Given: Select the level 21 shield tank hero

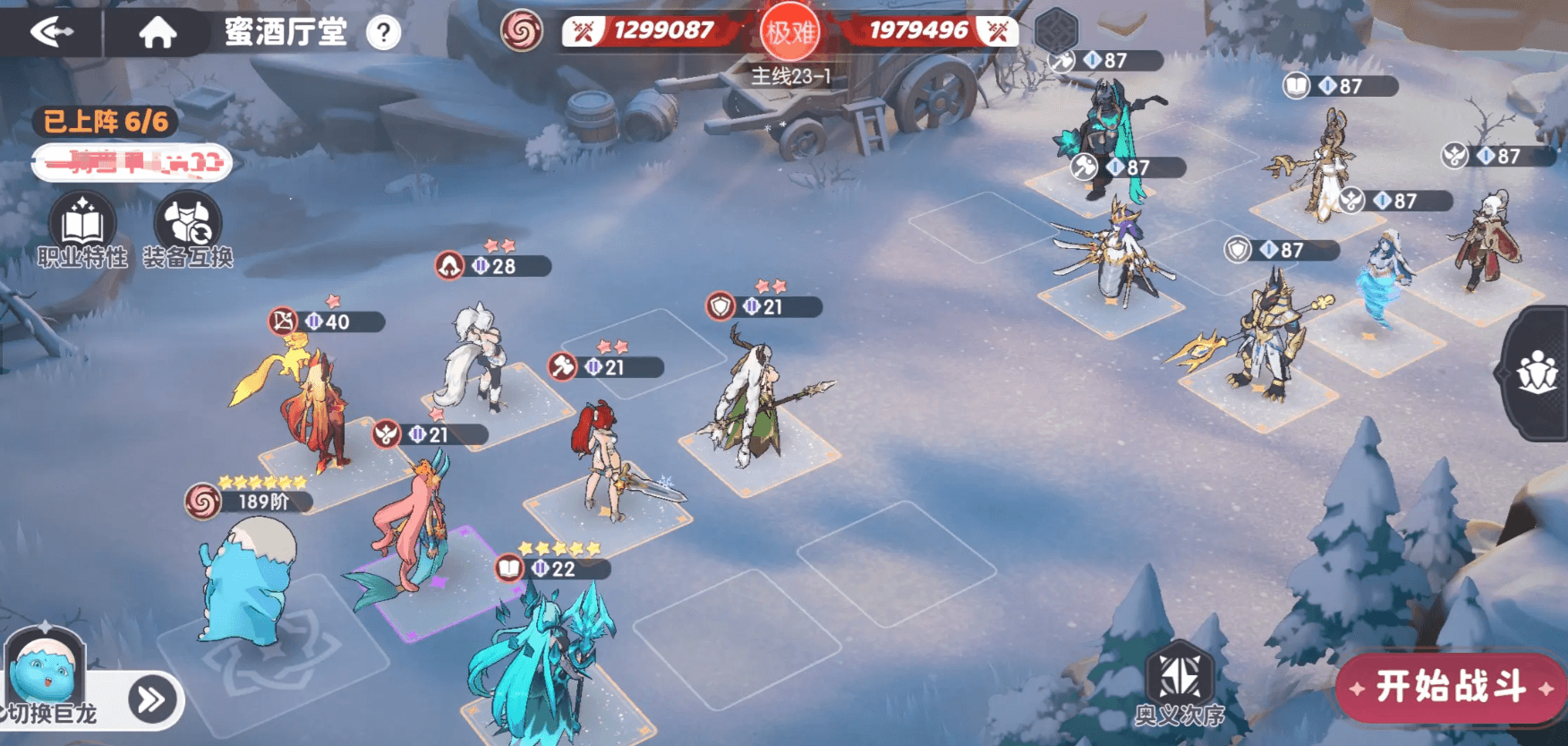Looking at the screenshot, I should click(752, 403).
